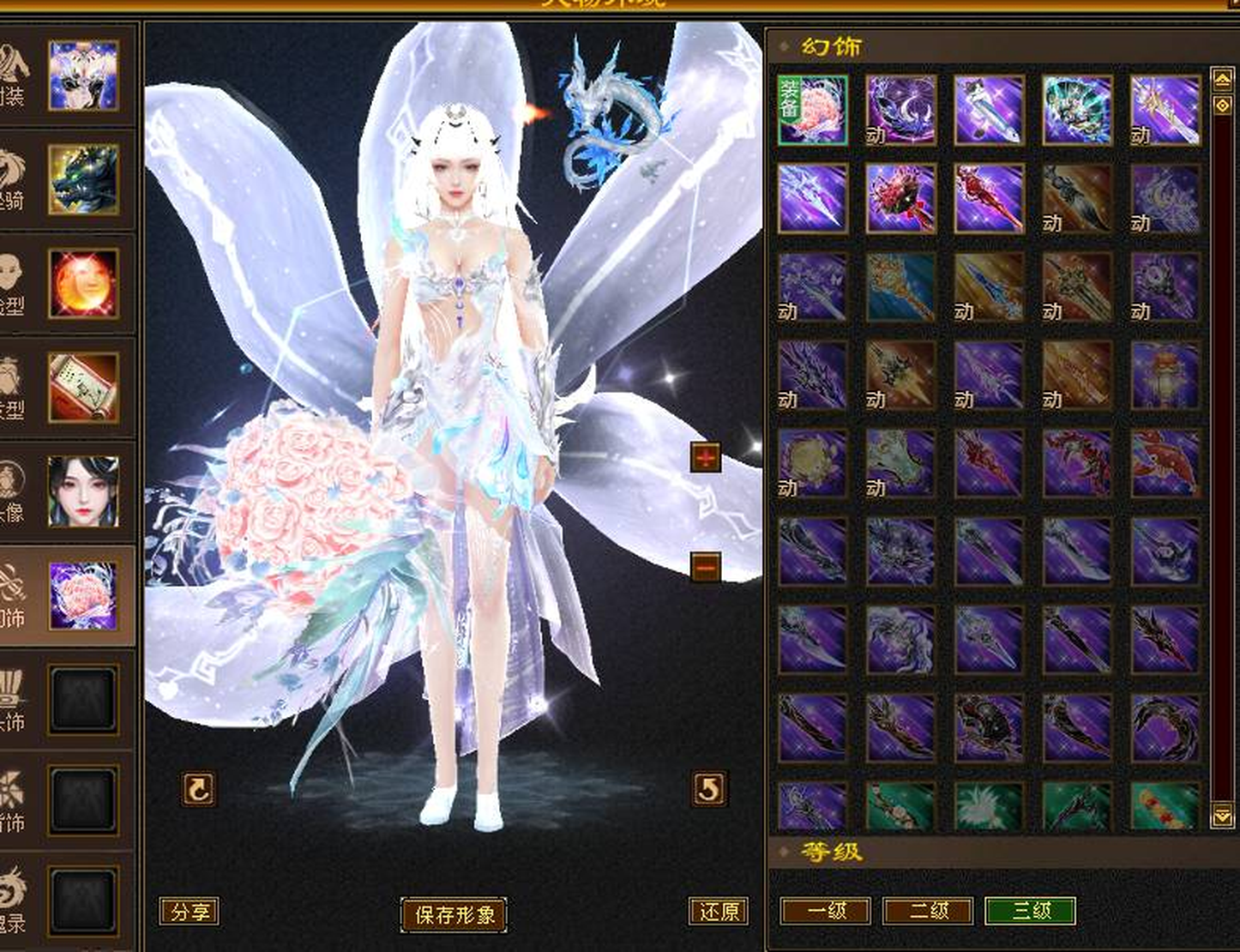Screen dimensions: 1240x952
Task: Choose the 三级 level filter
Action: click(x=1030, y=911)
